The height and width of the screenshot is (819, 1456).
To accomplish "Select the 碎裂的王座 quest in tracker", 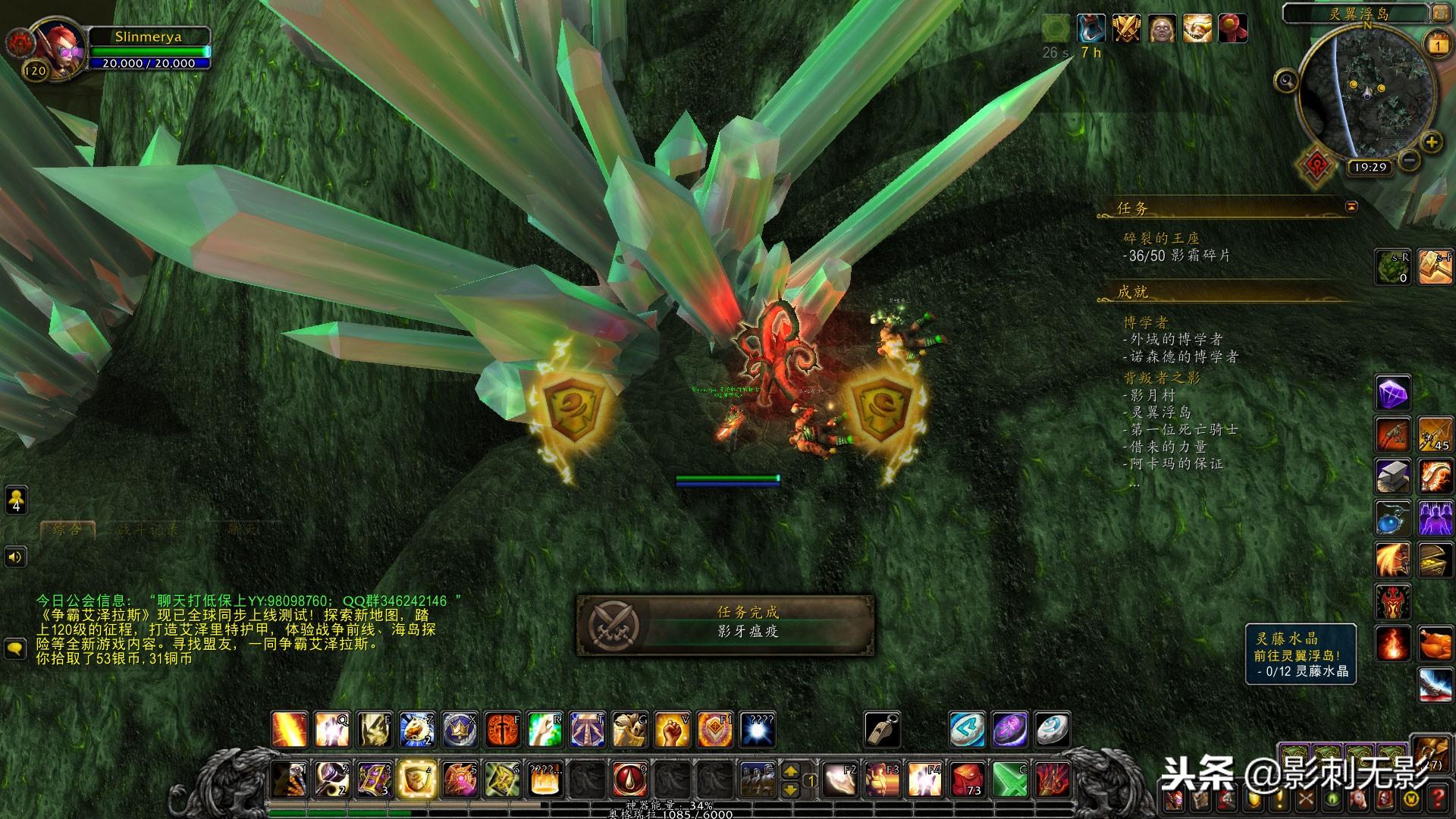I will (x=1161, y=238).
